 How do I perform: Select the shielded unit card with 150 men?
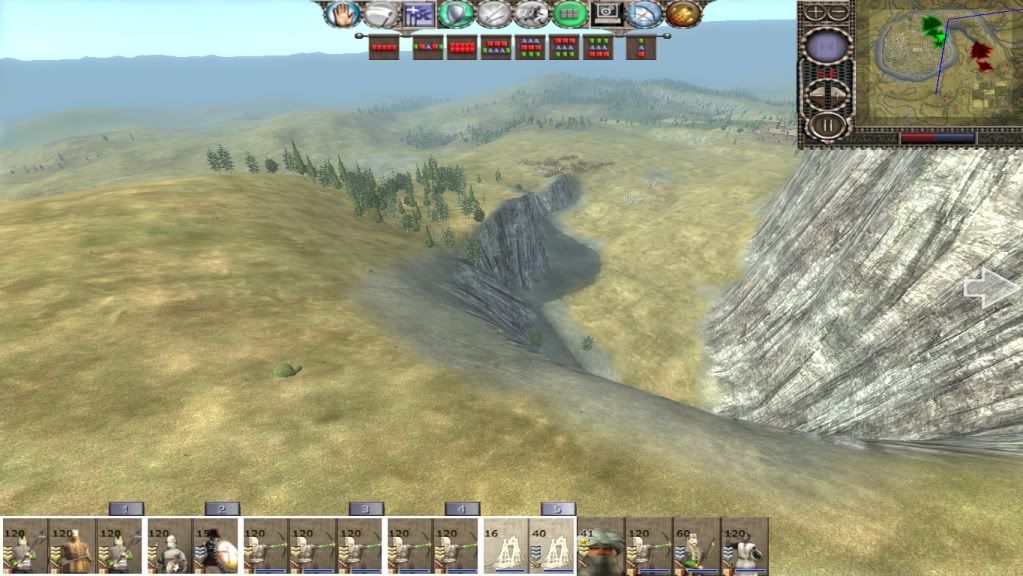pos(217,546)
